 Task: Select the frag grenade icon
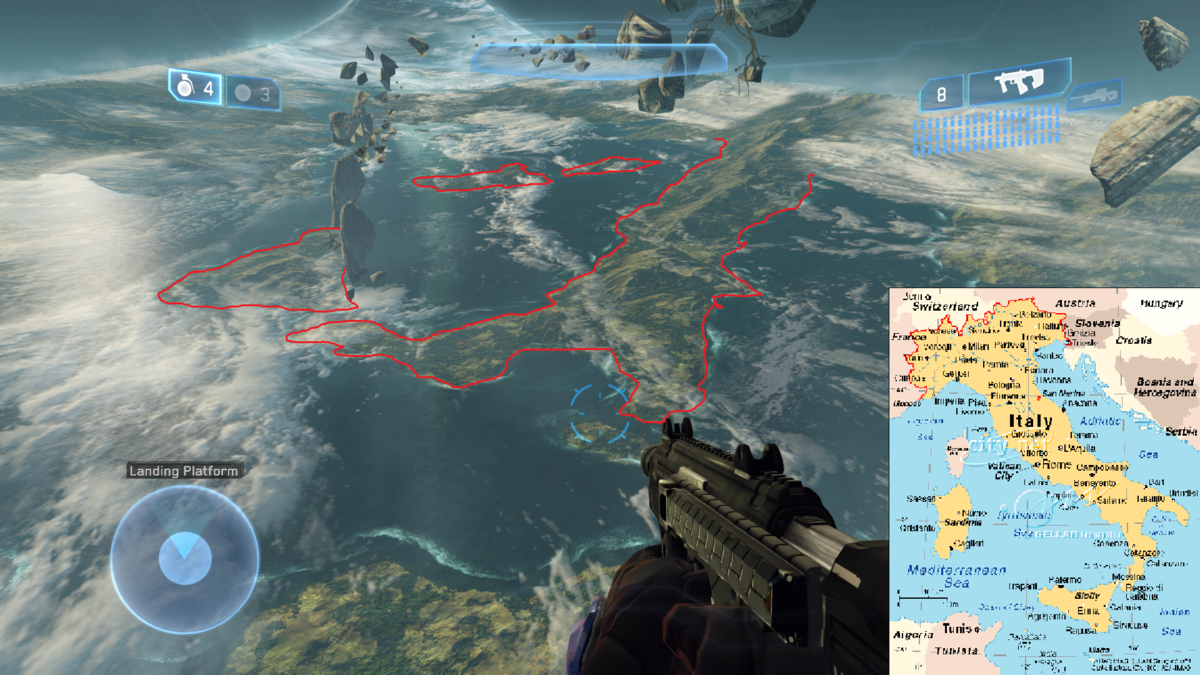tap(184, 88)
